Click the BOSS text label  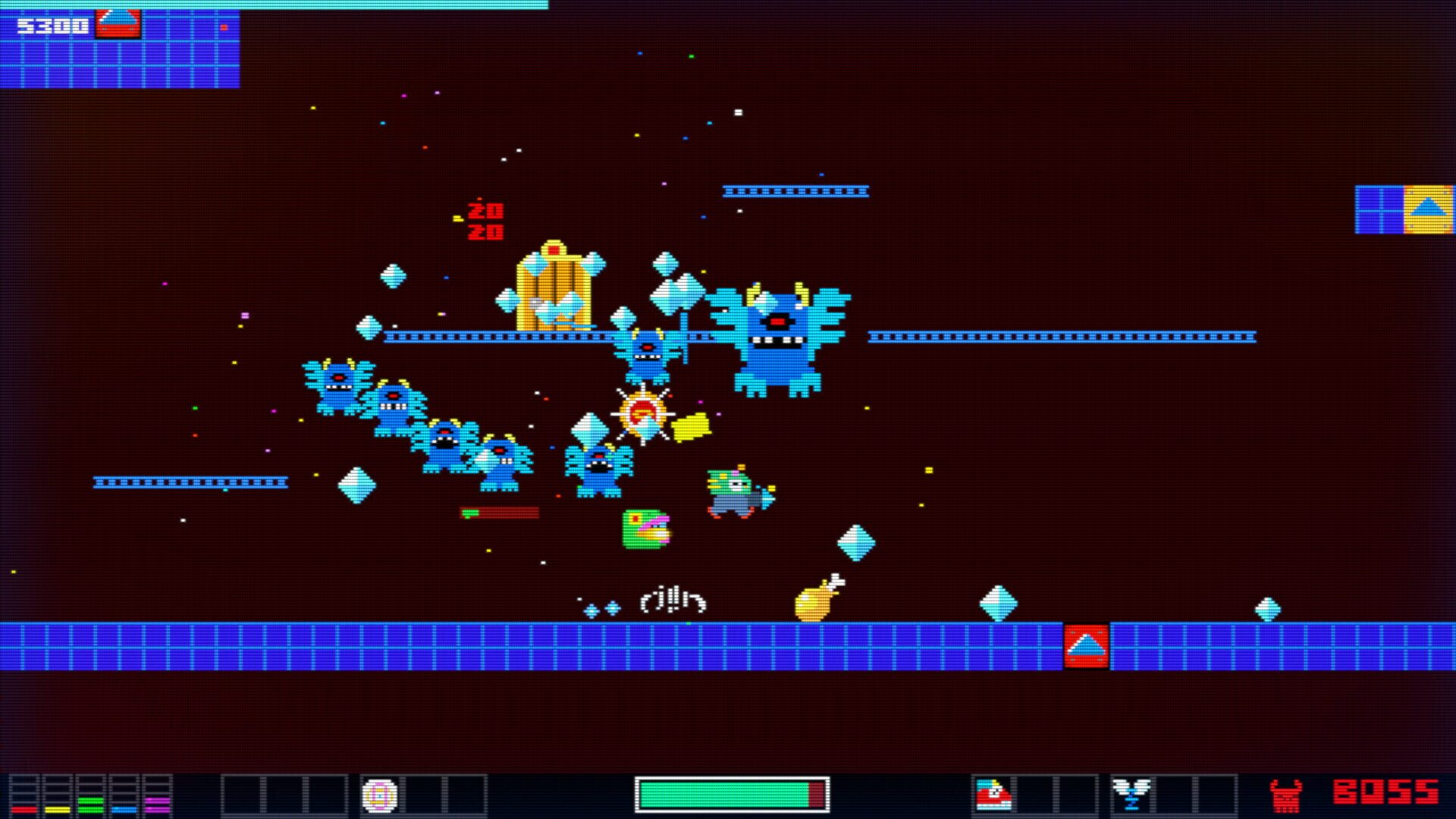click(1385, 792)
